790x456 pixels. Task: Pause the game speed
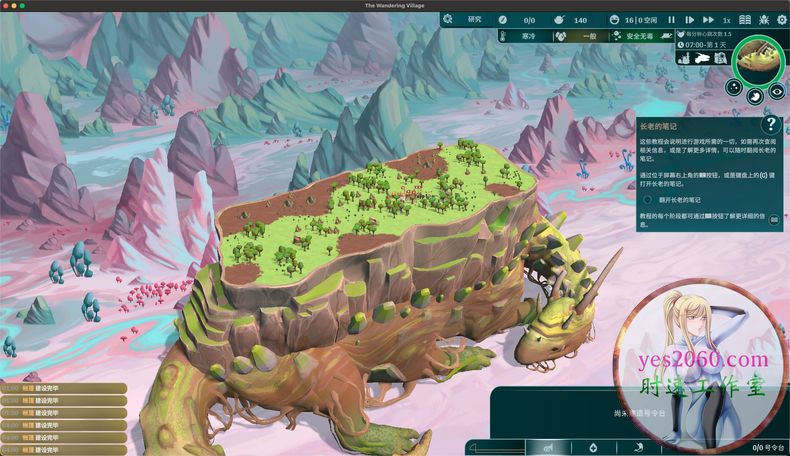[671, 19]
